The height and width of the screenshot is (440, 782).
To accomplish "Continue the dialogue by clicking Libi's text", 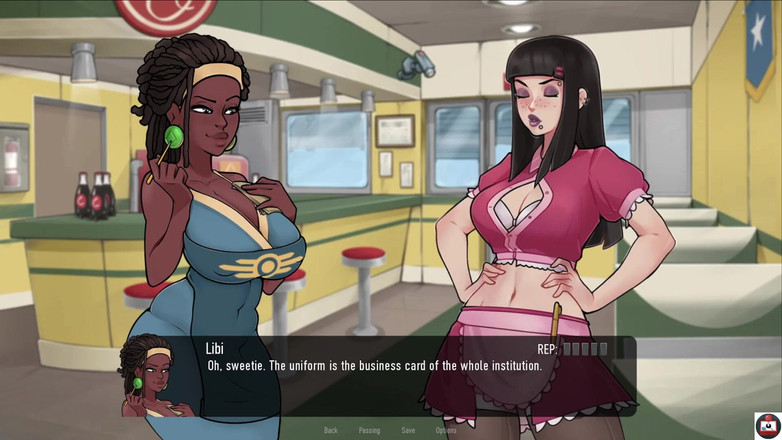I will 374,366.
